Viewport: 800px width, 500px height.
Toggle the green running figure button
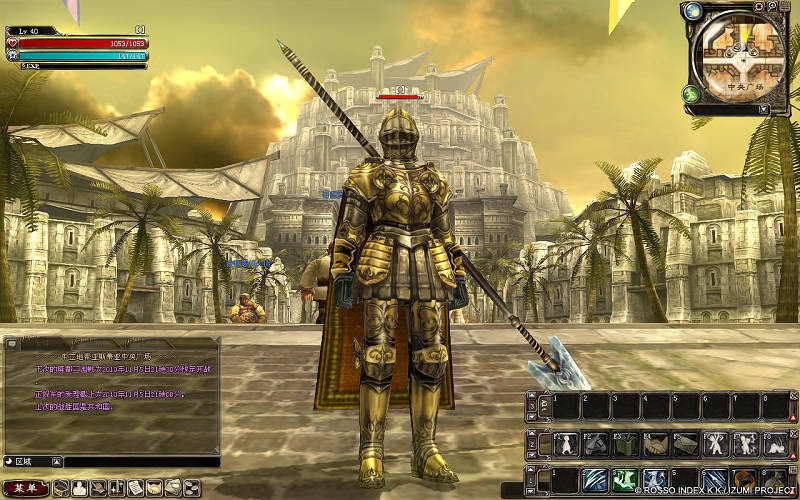pyautogui.click(x=691, y=94)
